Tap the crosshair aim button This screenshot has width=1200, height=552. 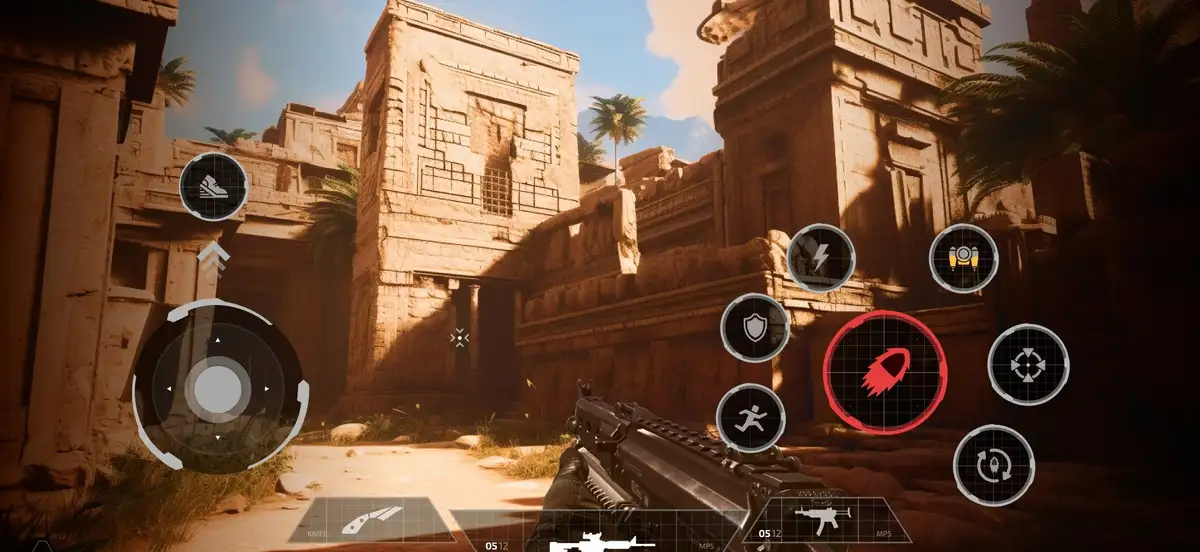tap(1028, 365)
